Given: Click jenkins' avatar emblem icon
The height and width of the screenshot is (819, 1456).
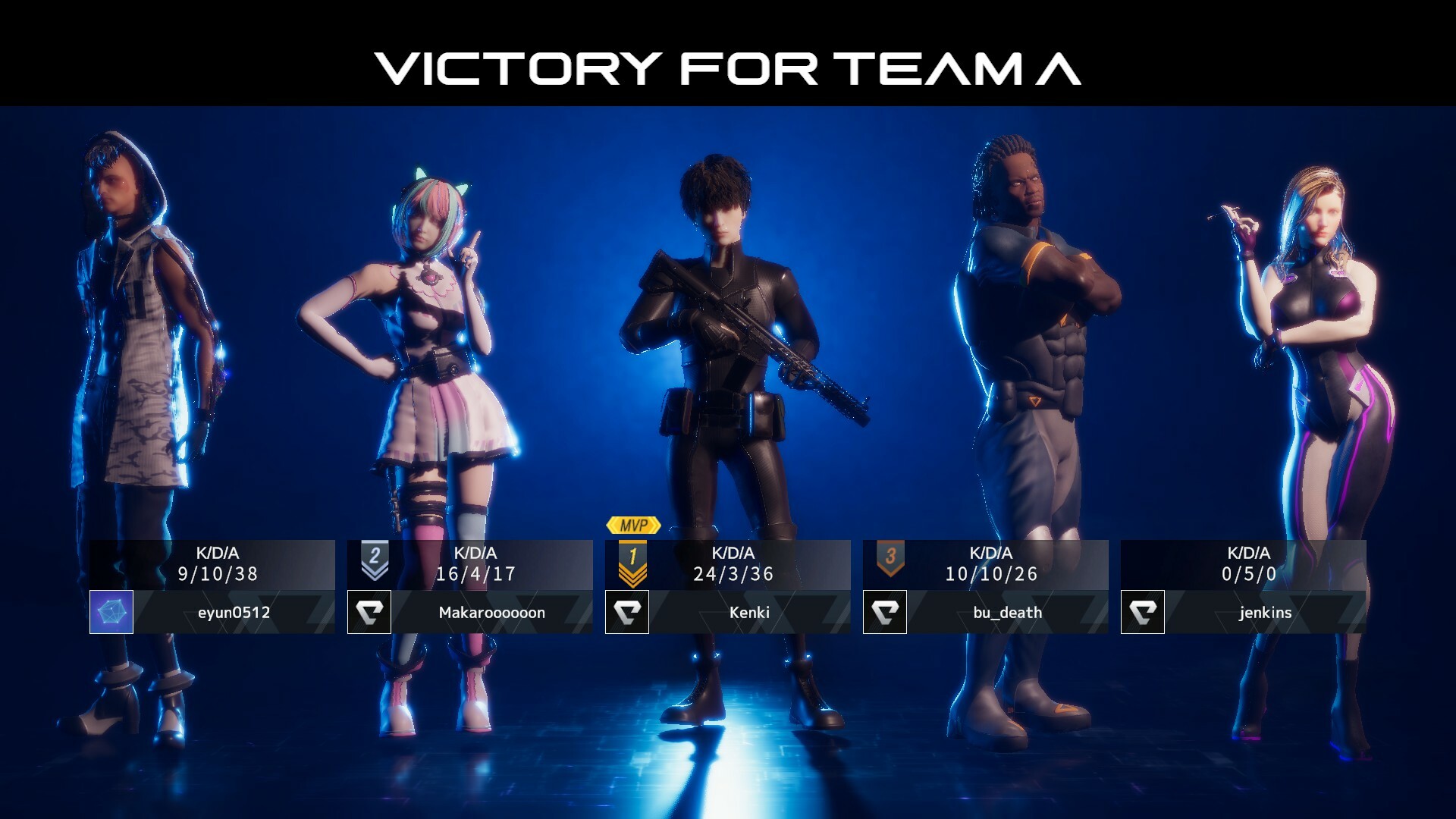Looking at the screenshot, I should click(x=1143, y=612).
